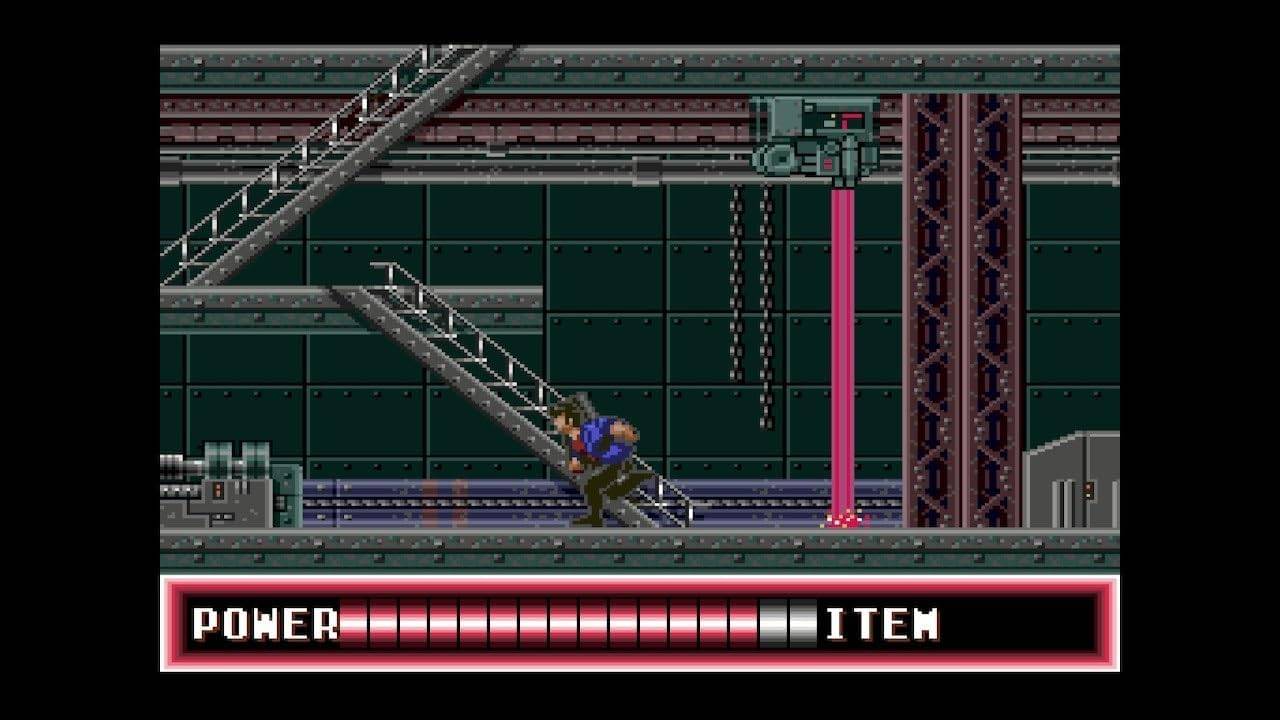Toggle the crane's yellow status light
This screenshot has width=1280, height=720.
(833, 116)
